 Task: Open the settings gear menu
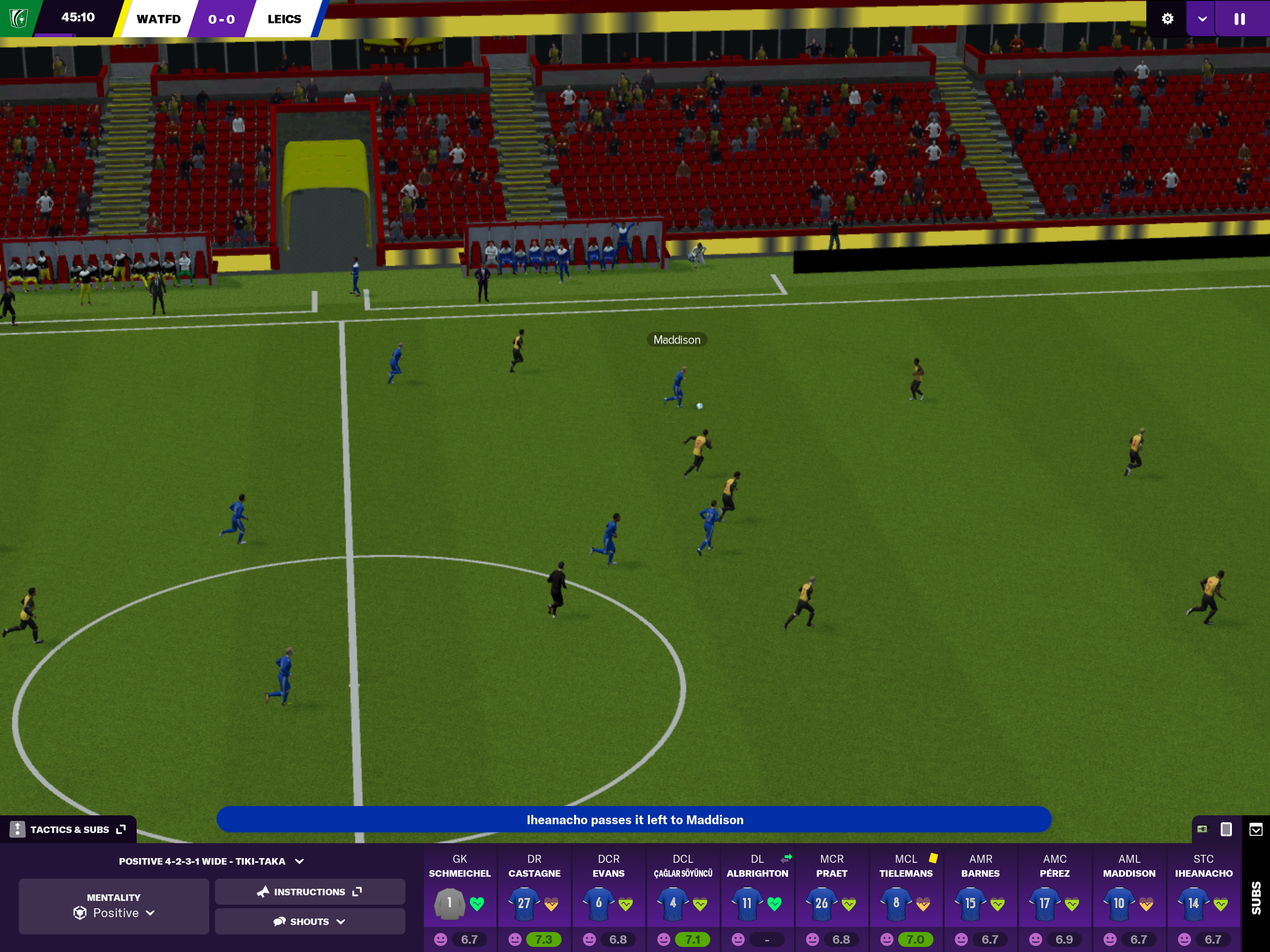coord(1167,19)
